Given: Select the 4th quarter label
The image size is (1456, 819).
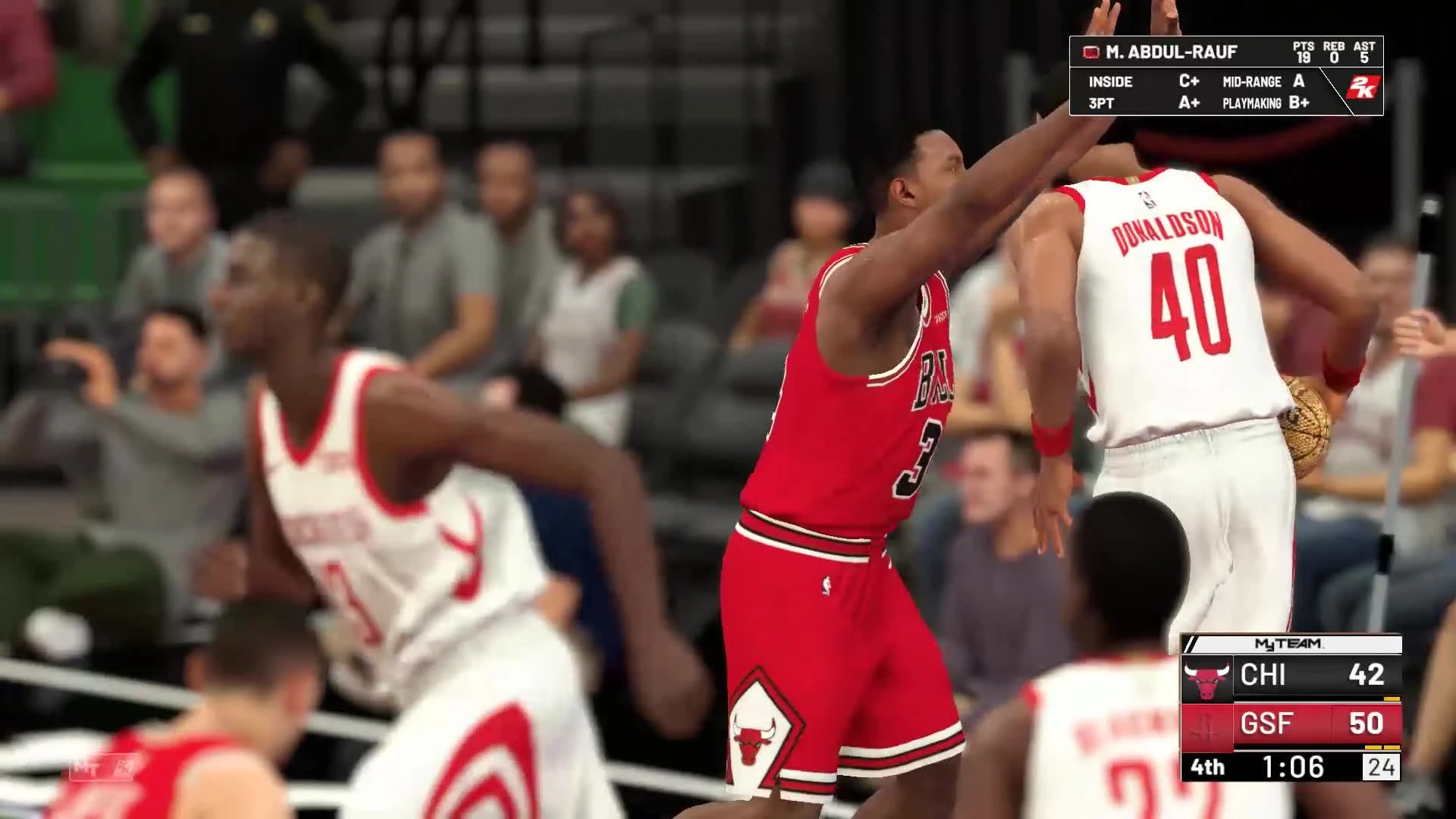Looking at the screenshot, I should tap(1208, 767).
